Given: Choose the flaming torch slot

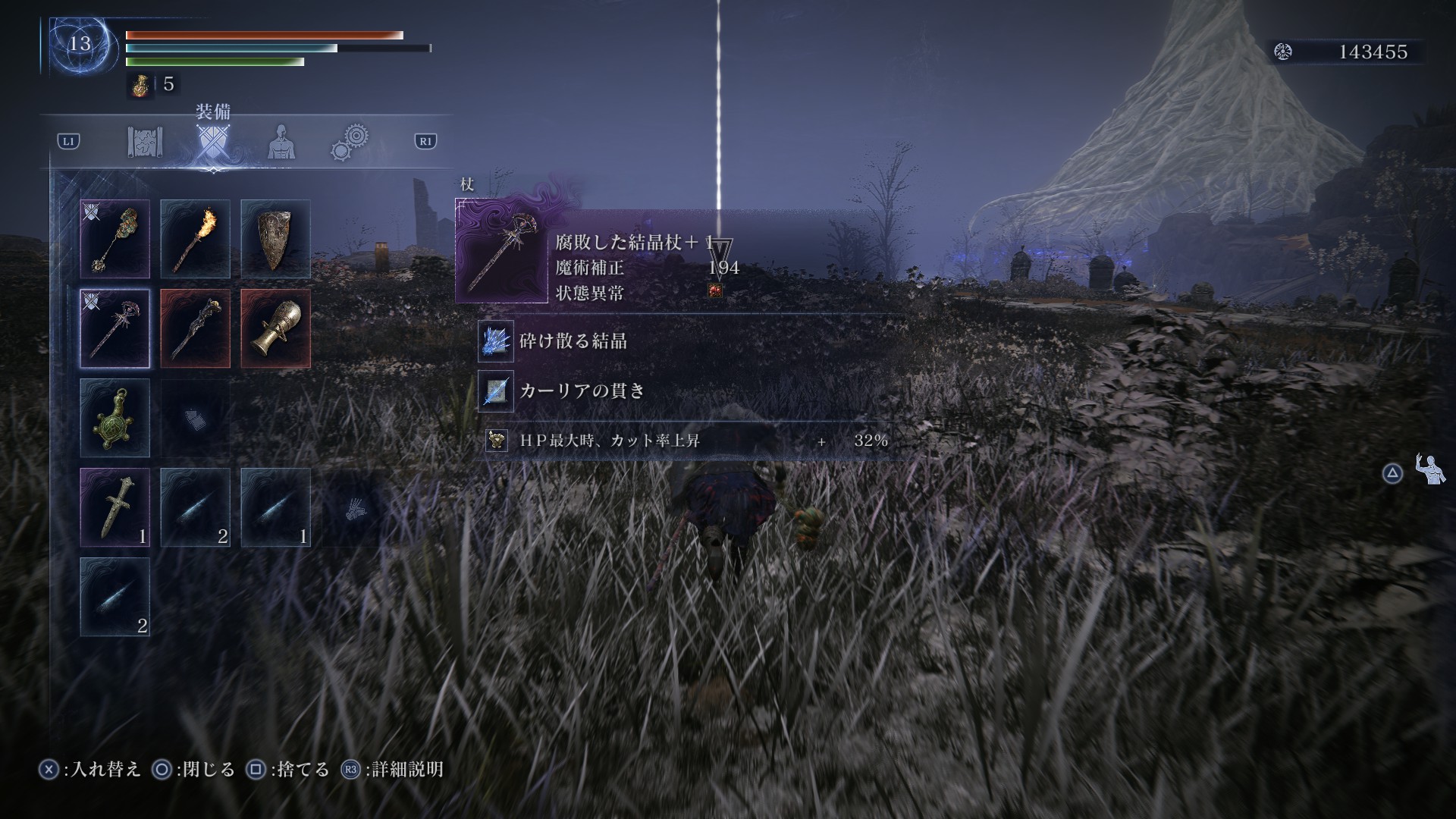Looking at the screenshot, I should [x=195, y=239].
